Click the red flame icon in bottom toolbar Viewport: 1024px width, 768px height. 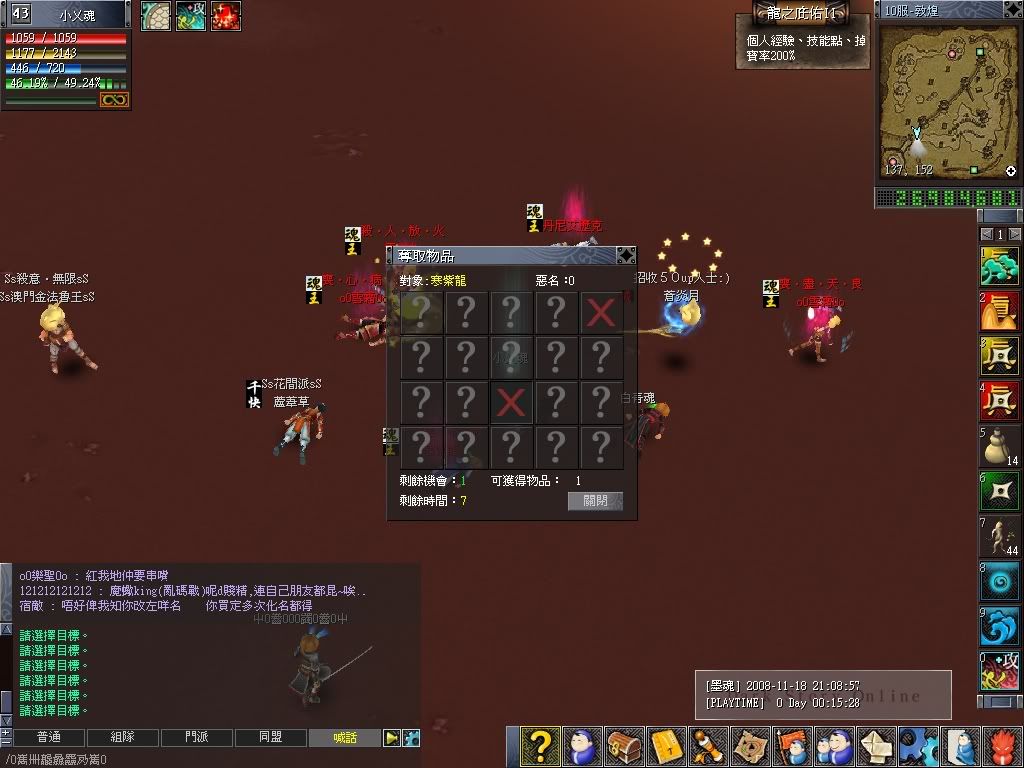click(1003, 746)
